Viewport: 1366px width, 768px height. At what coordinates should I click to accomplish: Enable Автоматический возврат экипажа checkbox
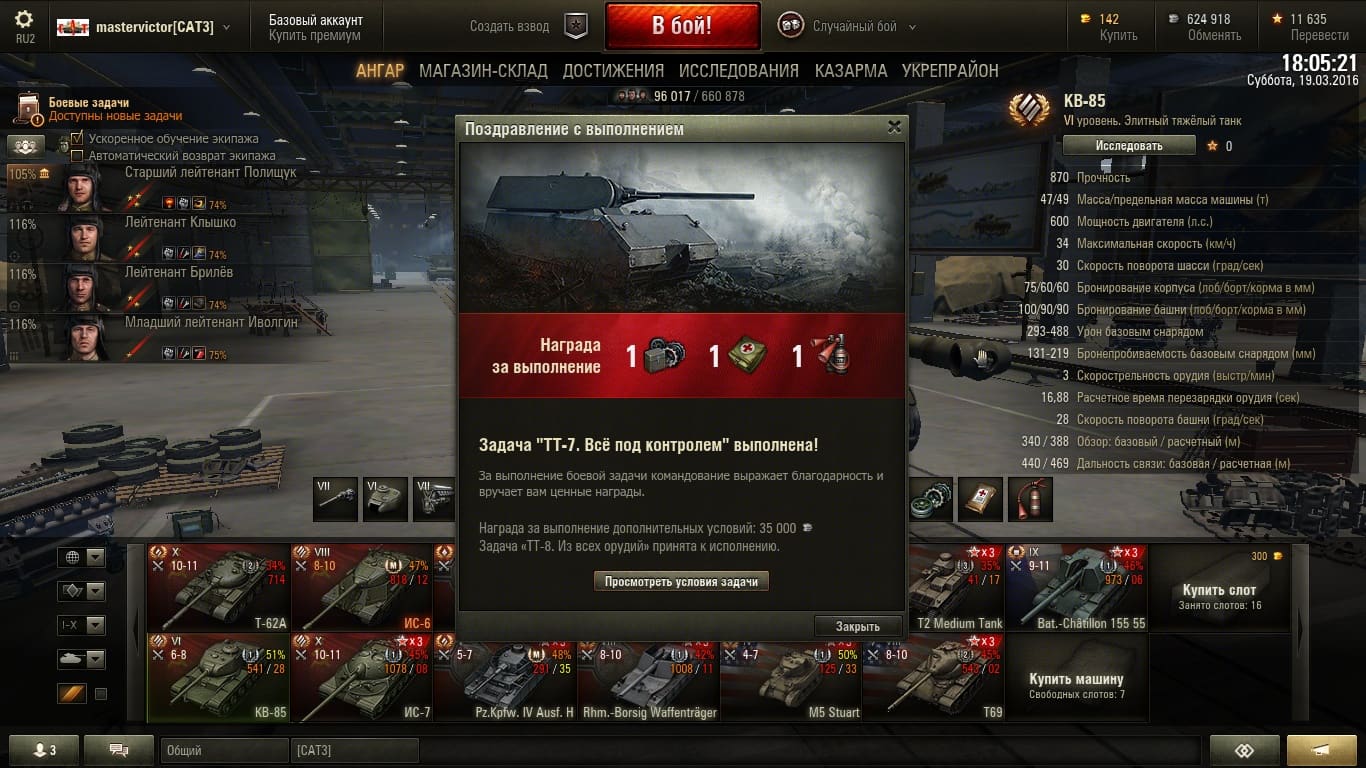click(78, 156)
